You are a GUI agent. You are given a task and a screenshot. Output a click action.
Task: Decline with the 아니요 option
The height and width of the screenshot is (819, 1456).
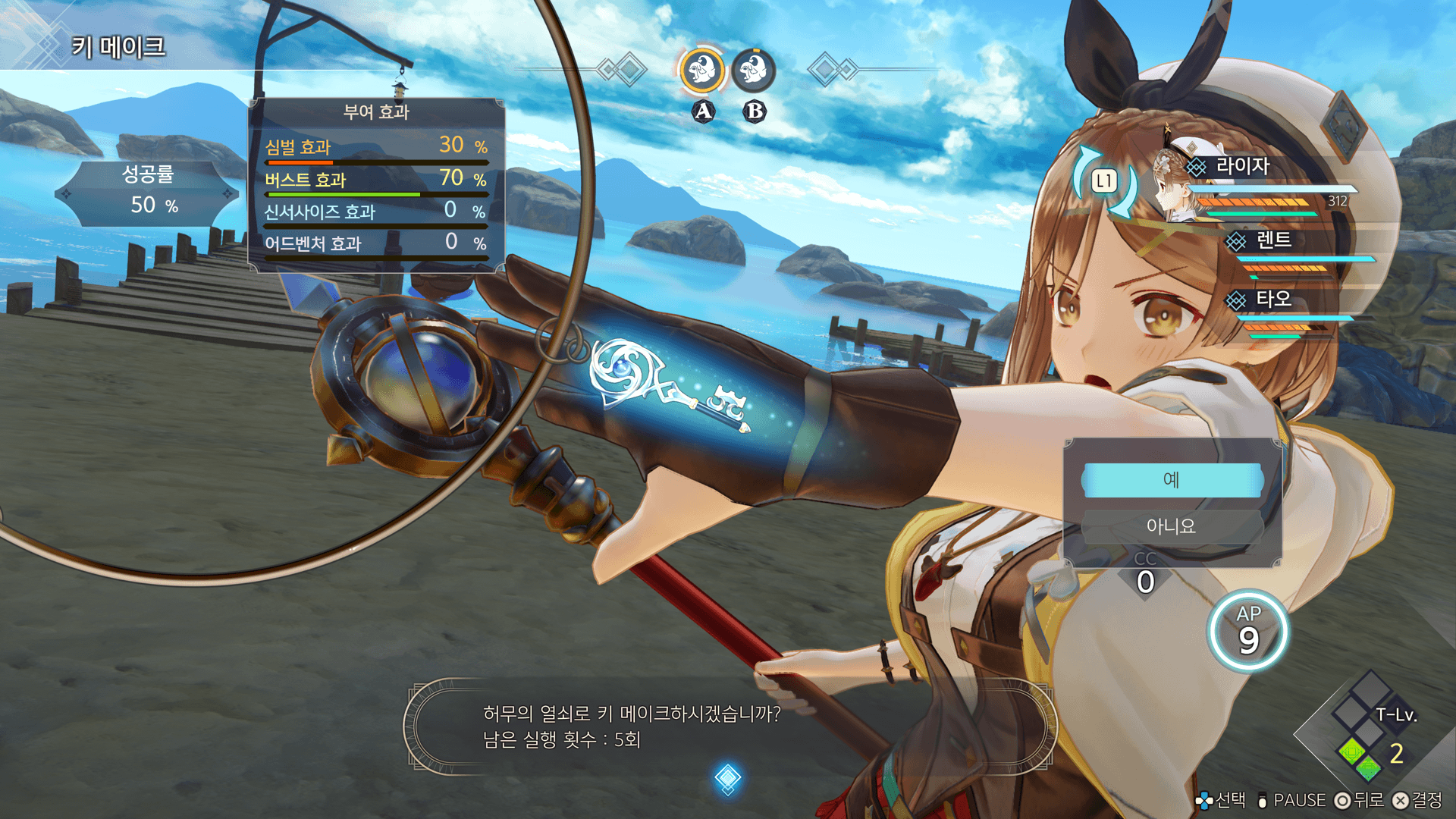tap(1172, 526)
